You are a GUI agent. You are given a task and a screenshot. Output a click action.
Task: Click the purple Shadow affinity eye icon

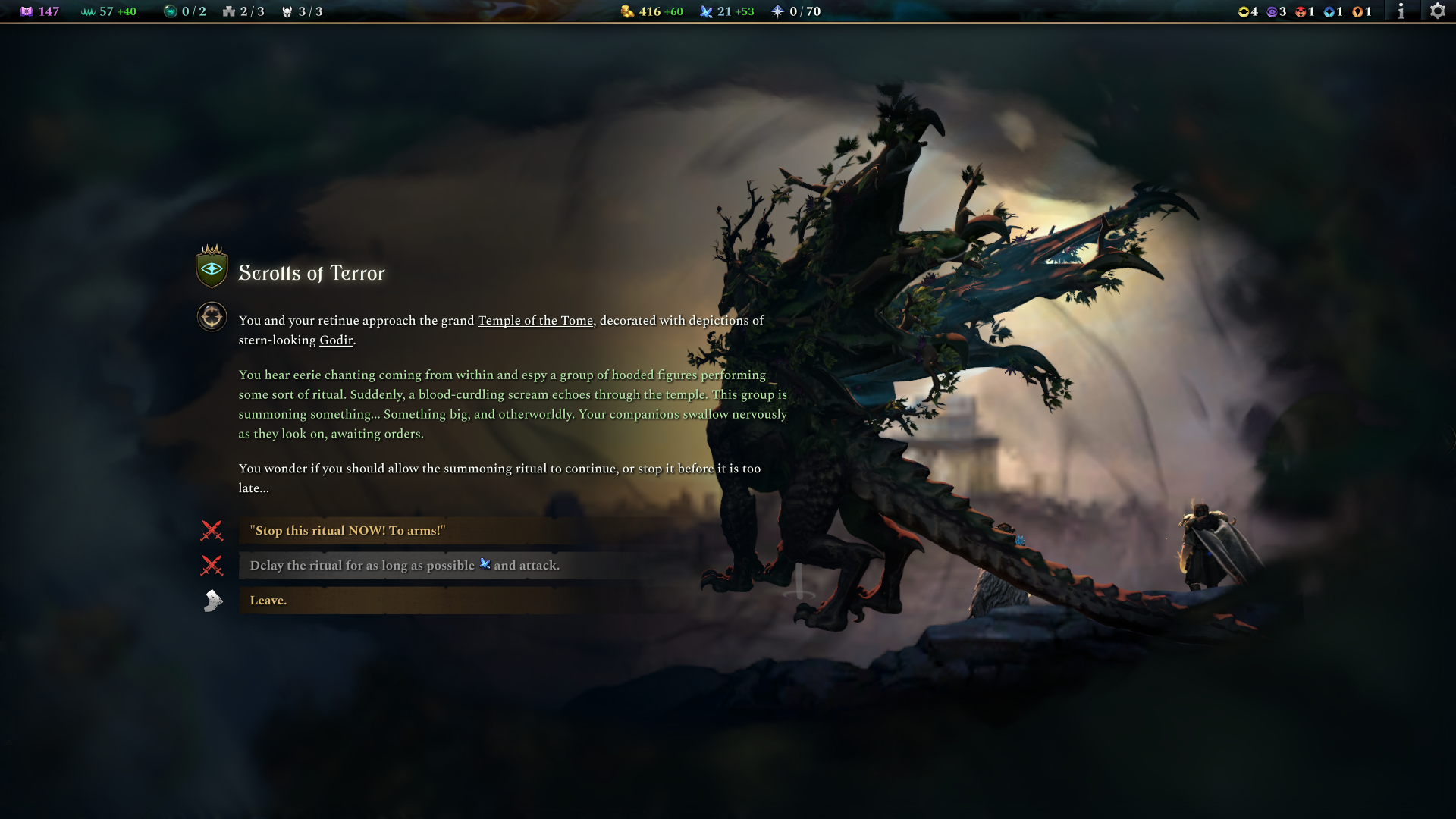tap(1271, 11)
